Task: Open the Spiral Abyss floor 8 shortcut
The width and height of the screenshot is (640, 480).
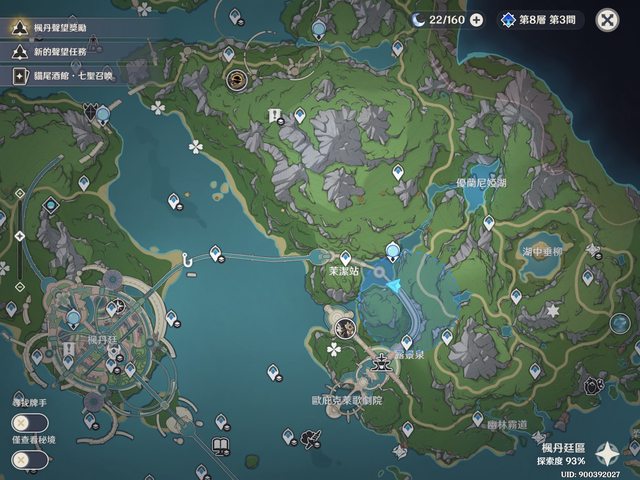Action: (540, 19)
